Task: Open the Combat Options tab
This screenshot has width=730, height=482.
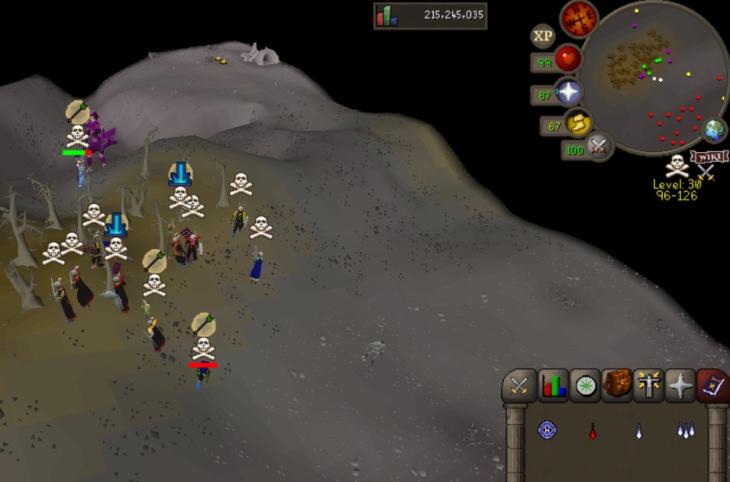Action: coord(520,385)
